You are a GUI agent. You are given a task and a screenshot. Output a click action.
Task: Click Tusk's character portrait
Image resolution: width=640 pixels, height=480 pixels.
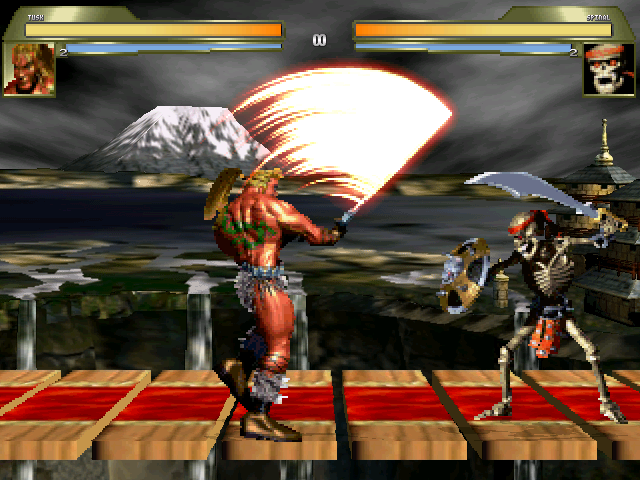[28, 69]
